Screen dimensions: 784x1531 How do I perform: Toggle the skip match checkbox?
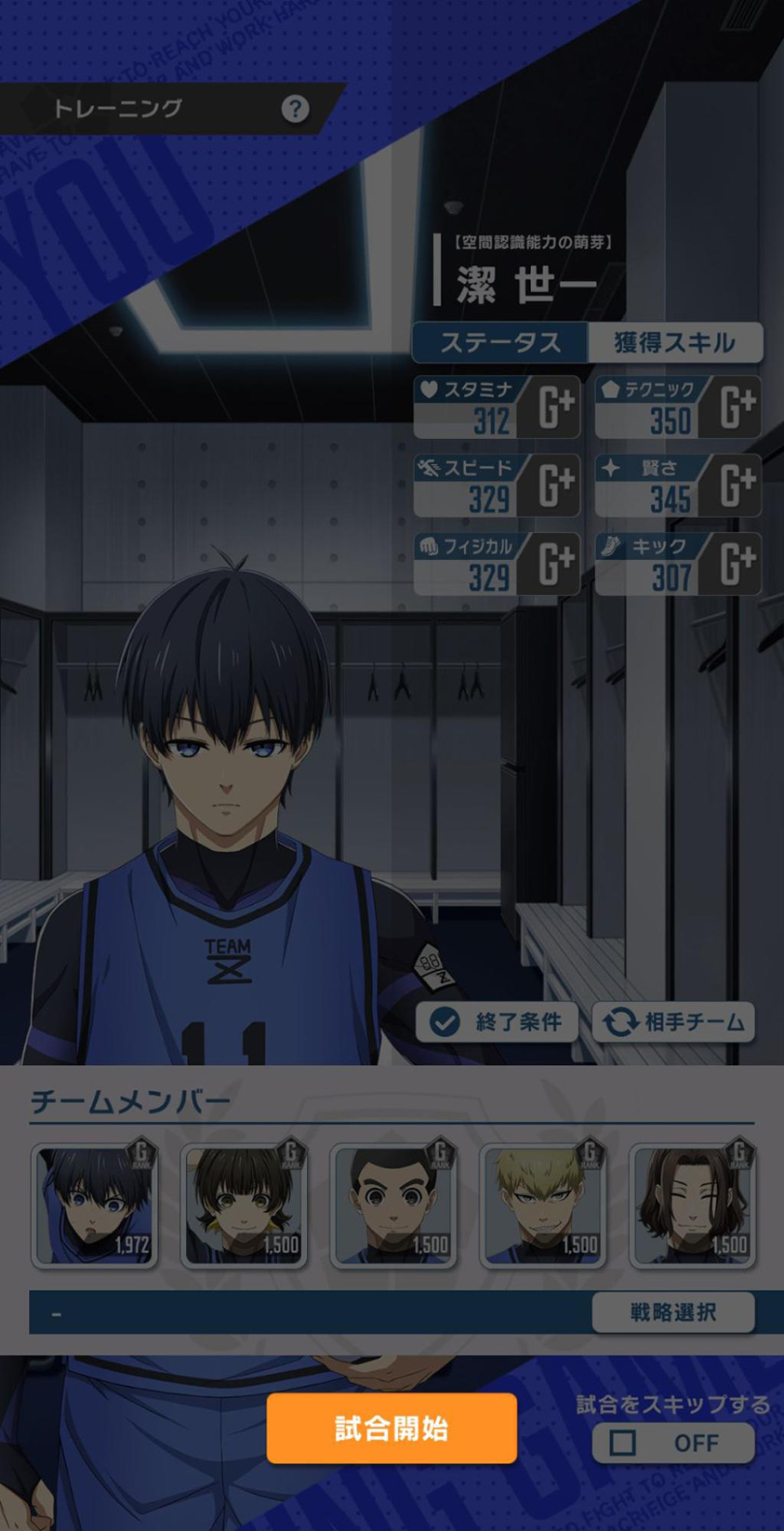pos(624,1443)
